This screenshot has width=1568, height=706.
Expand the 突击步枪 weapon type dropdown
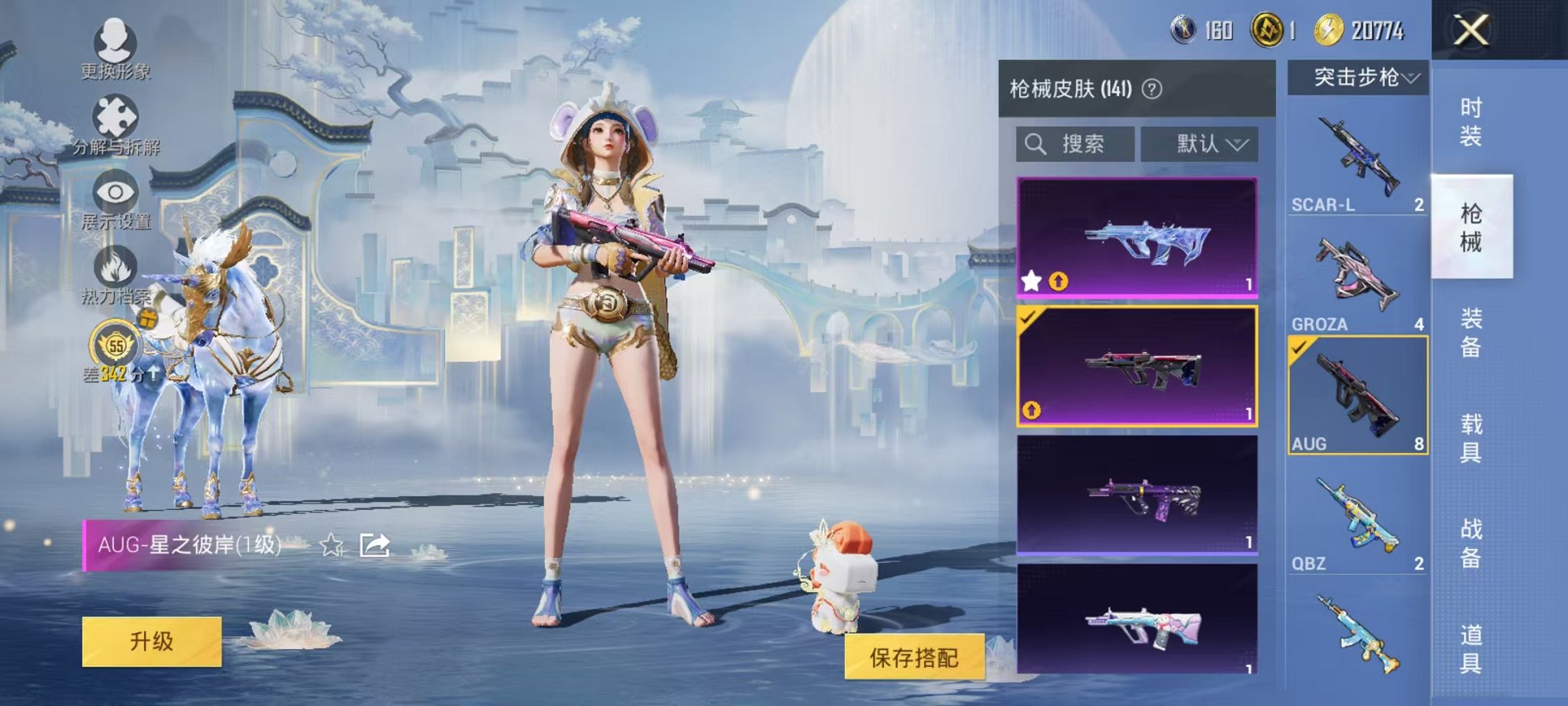coord(1357,78)
